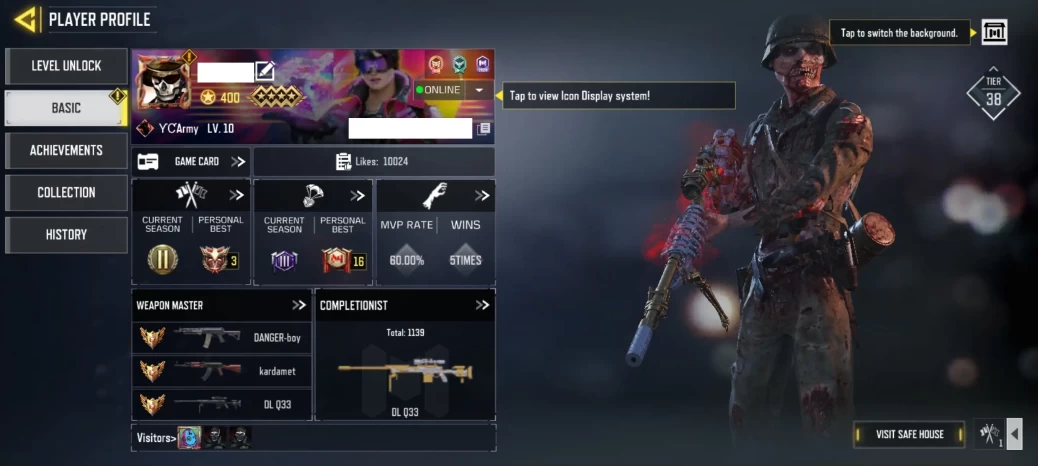
Task: Open the Game Card section
Action: pyautogui.click(x=191, y=161)
